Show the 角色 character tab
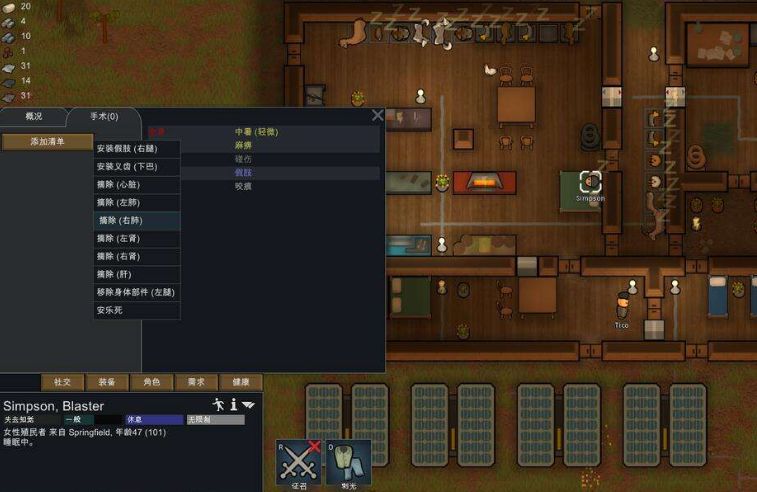Image resolution: width=757 pixels, height=492 pixels. point(151,382)
